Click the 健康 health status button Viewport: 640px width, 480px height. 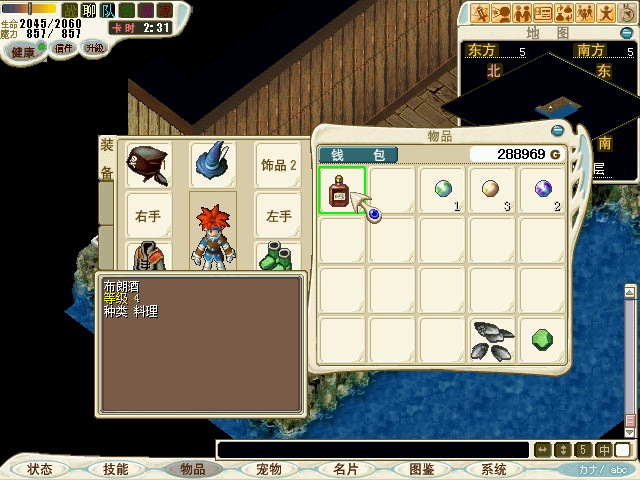[22, 51]
